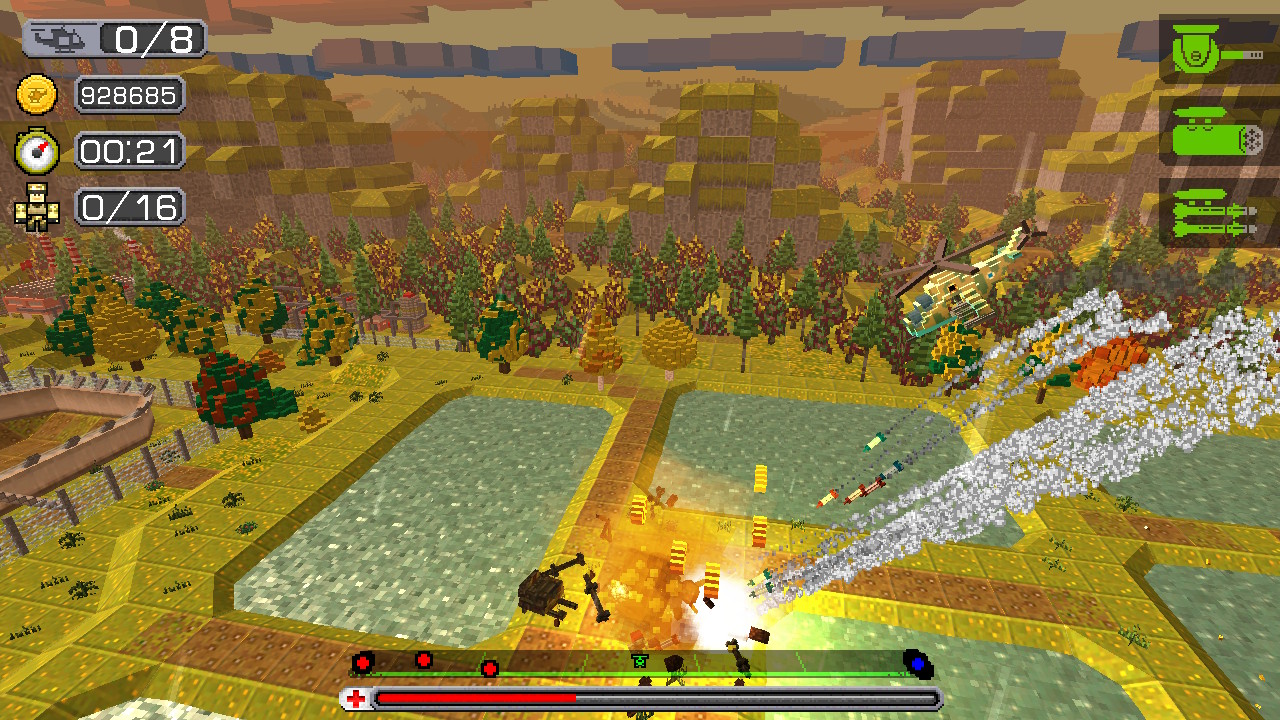Click the 00:21 timer display
The width and height of the screenshot is (1280, 720).
130,152
